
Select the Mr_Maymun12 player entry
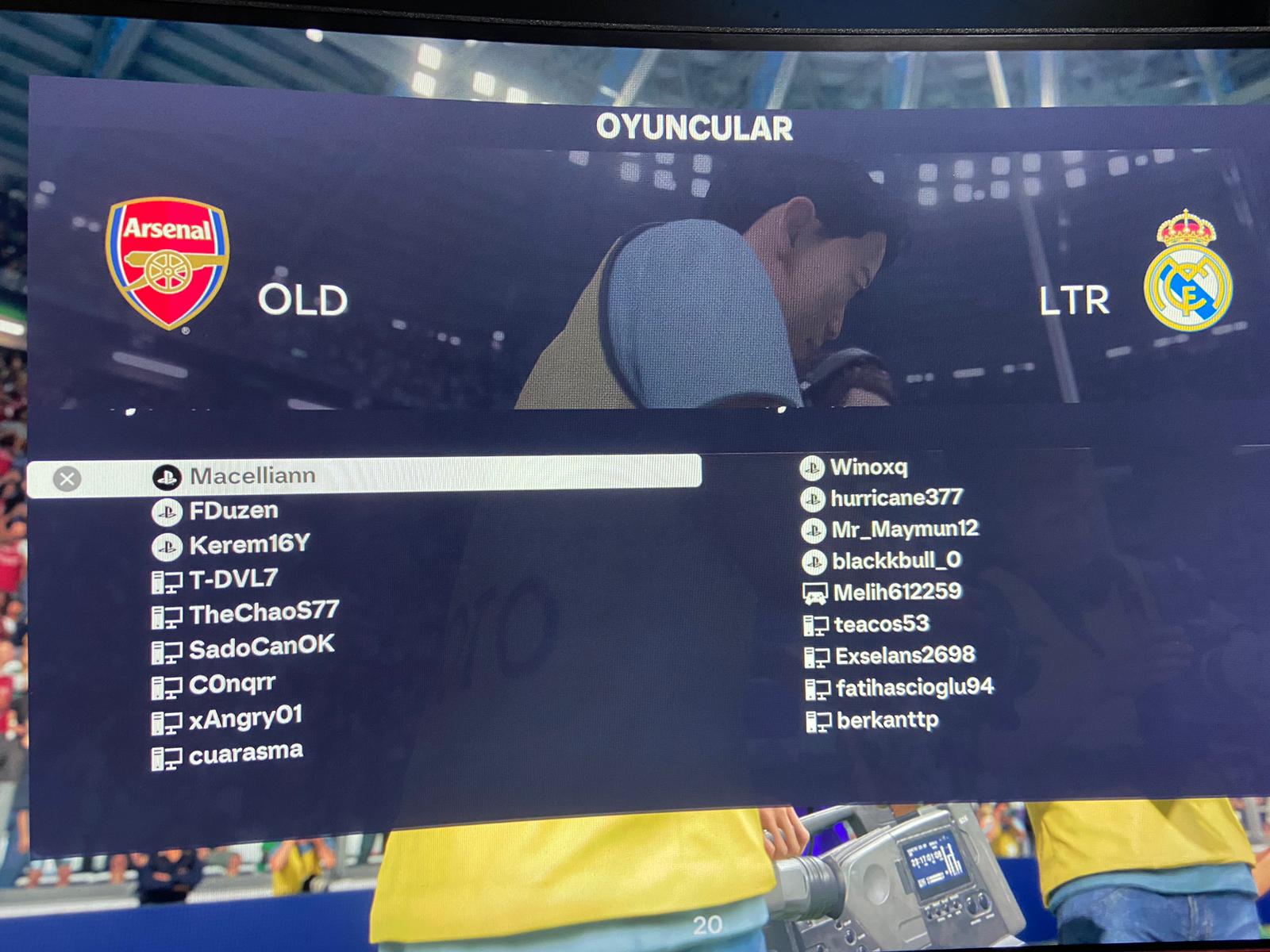[904, 529]
